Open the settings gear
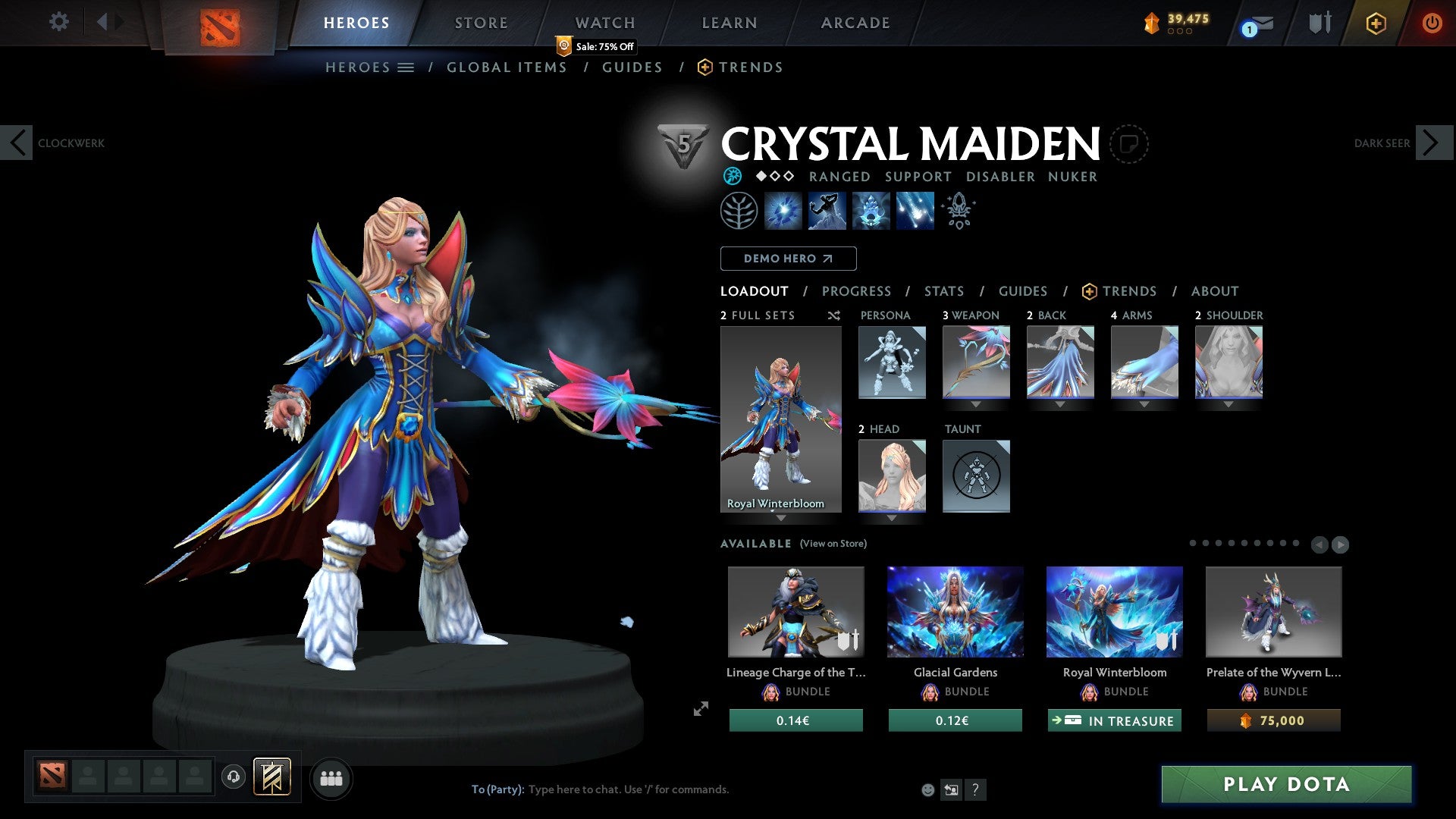This screenshot has width=1456, height=819. tap(58, 22)
